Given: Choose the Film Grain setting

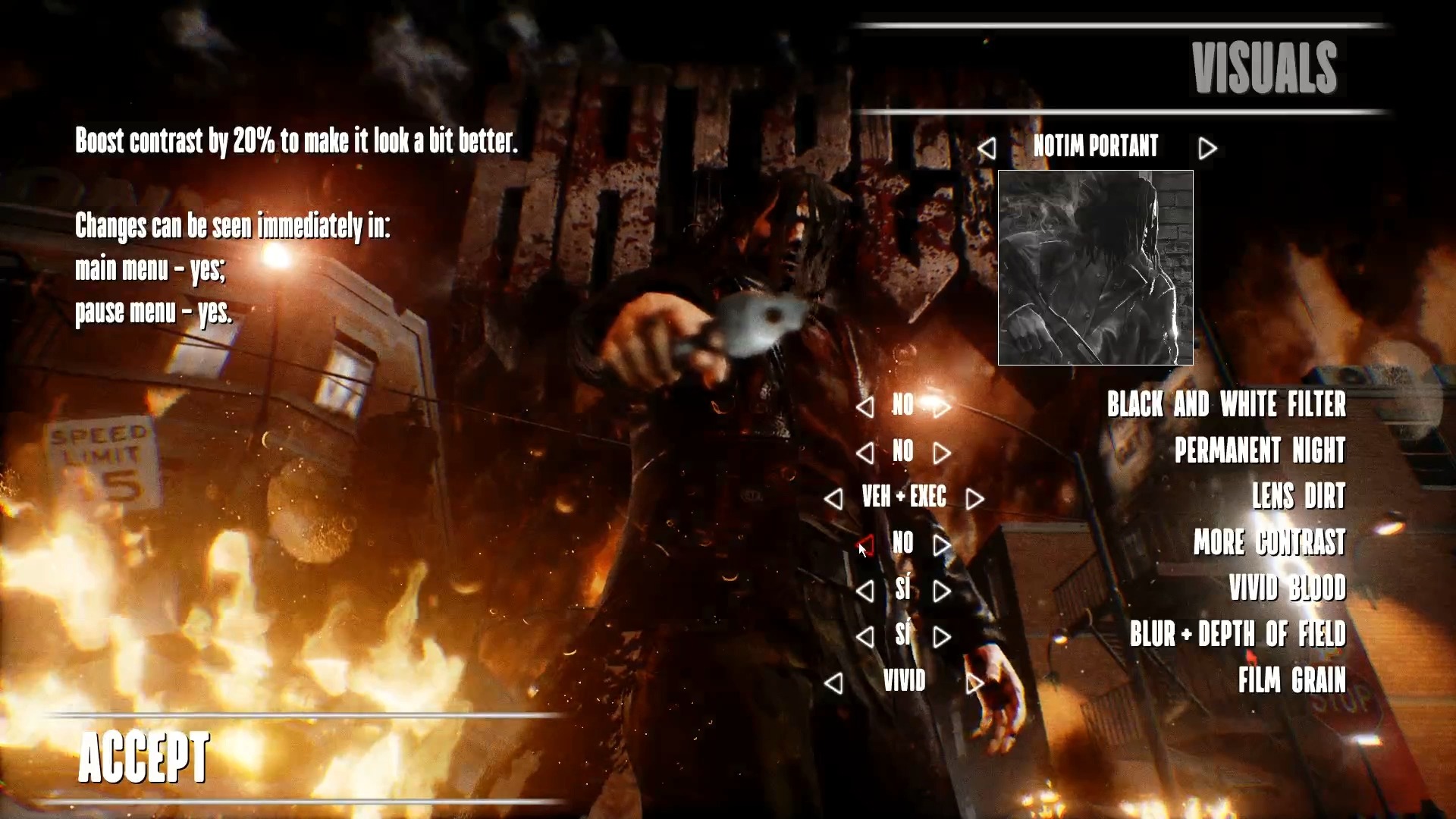Looking at the screenshot, I should tap(1291, 681).
